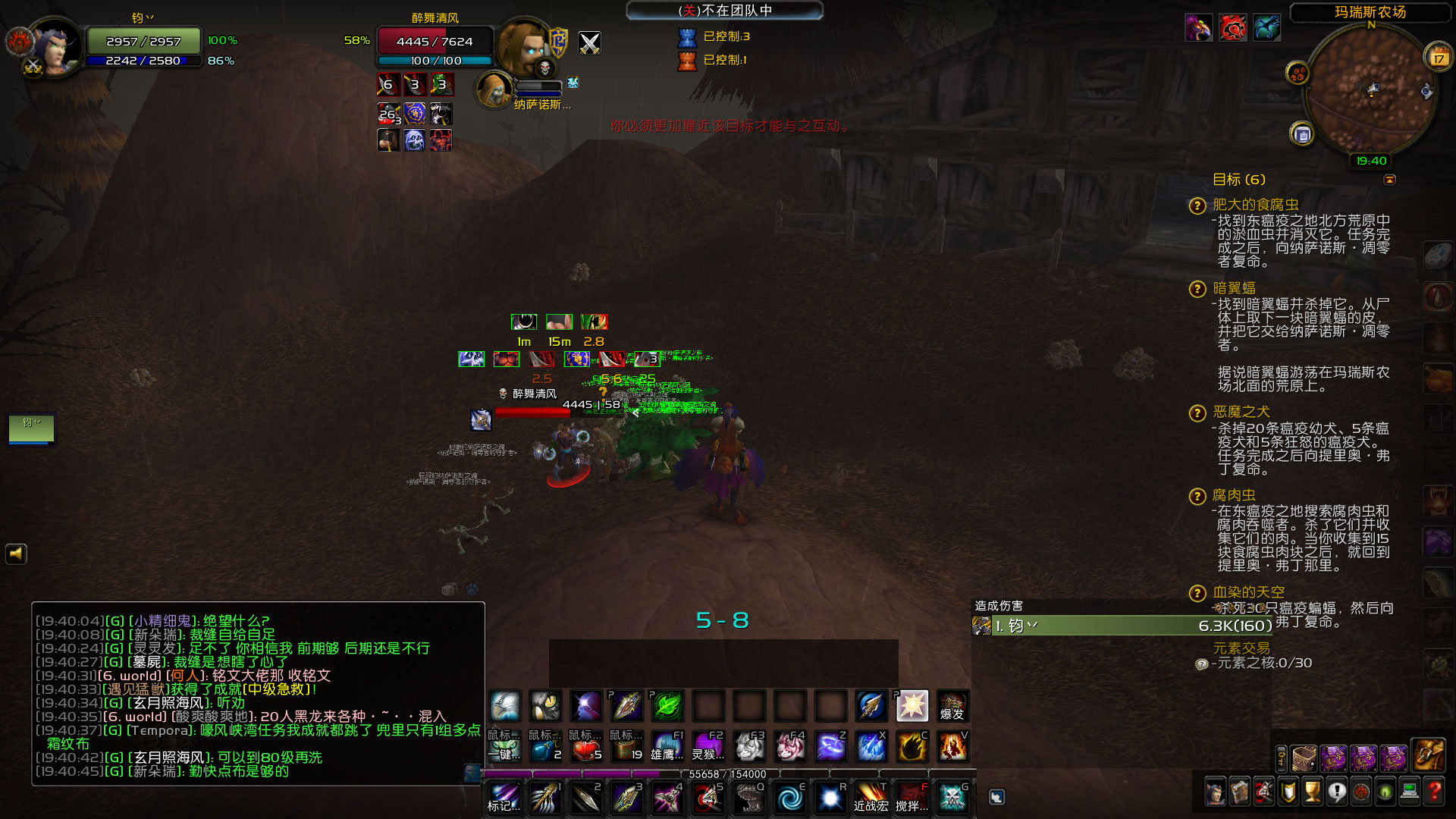Toggle the tracking button on the minimap's left edge
This screenshot has width=1456, height=819.
pos(1298,72)
